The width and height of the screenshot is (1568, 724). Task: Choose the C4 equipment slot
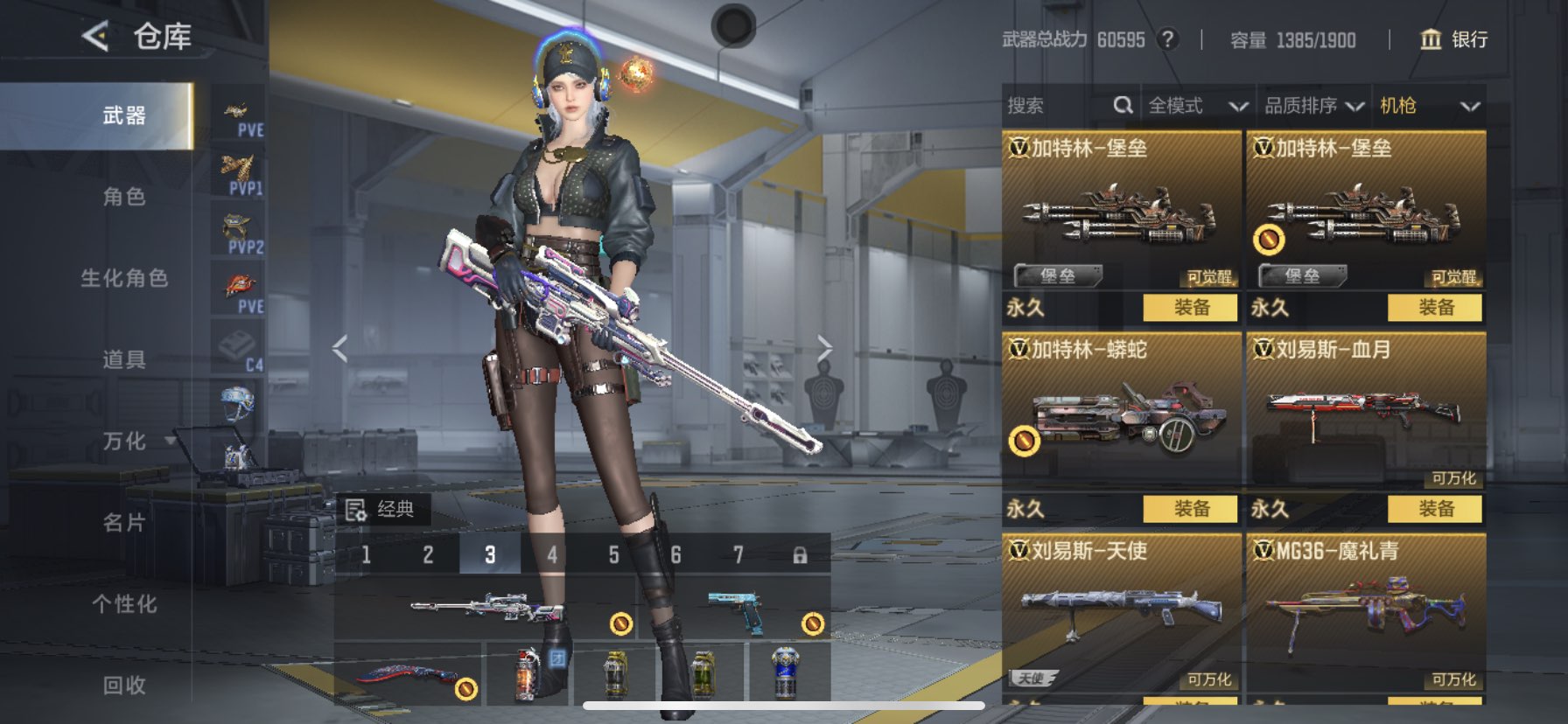point(238,350)
